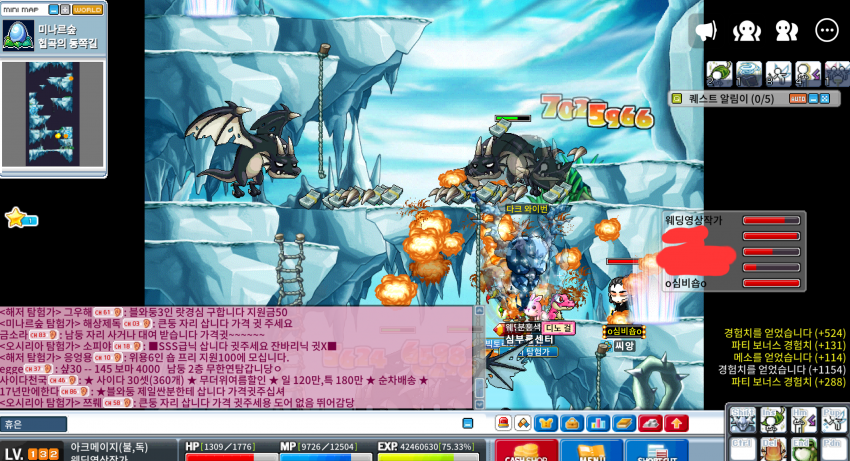The image size is (850, 461).
Task: Select the tornado buff icon
Action: pos(749,73)
